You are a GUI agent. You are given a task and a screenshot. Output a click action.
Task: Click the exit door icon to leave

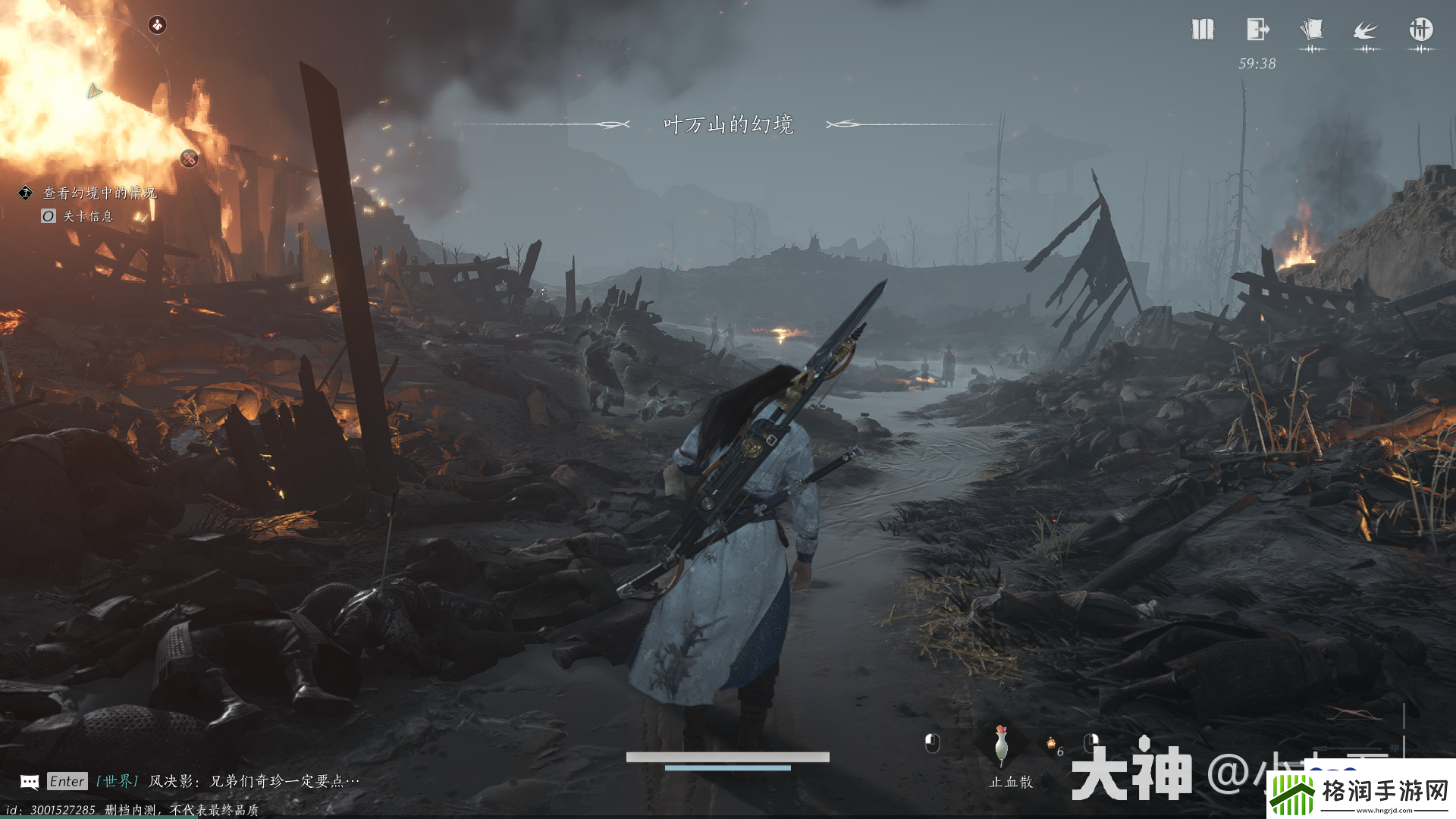1257,30
